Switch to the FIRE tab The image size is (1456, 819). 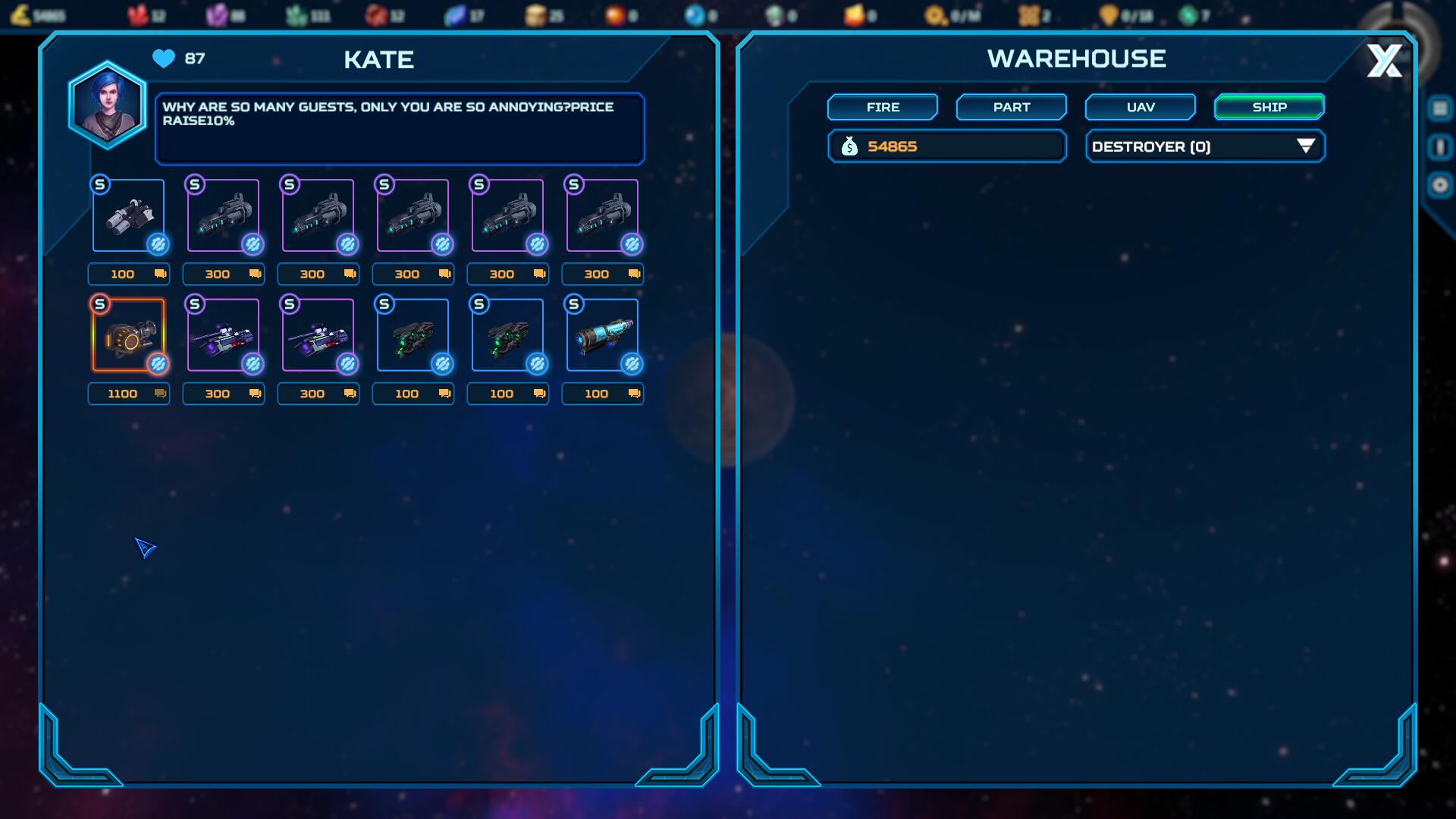882,107
